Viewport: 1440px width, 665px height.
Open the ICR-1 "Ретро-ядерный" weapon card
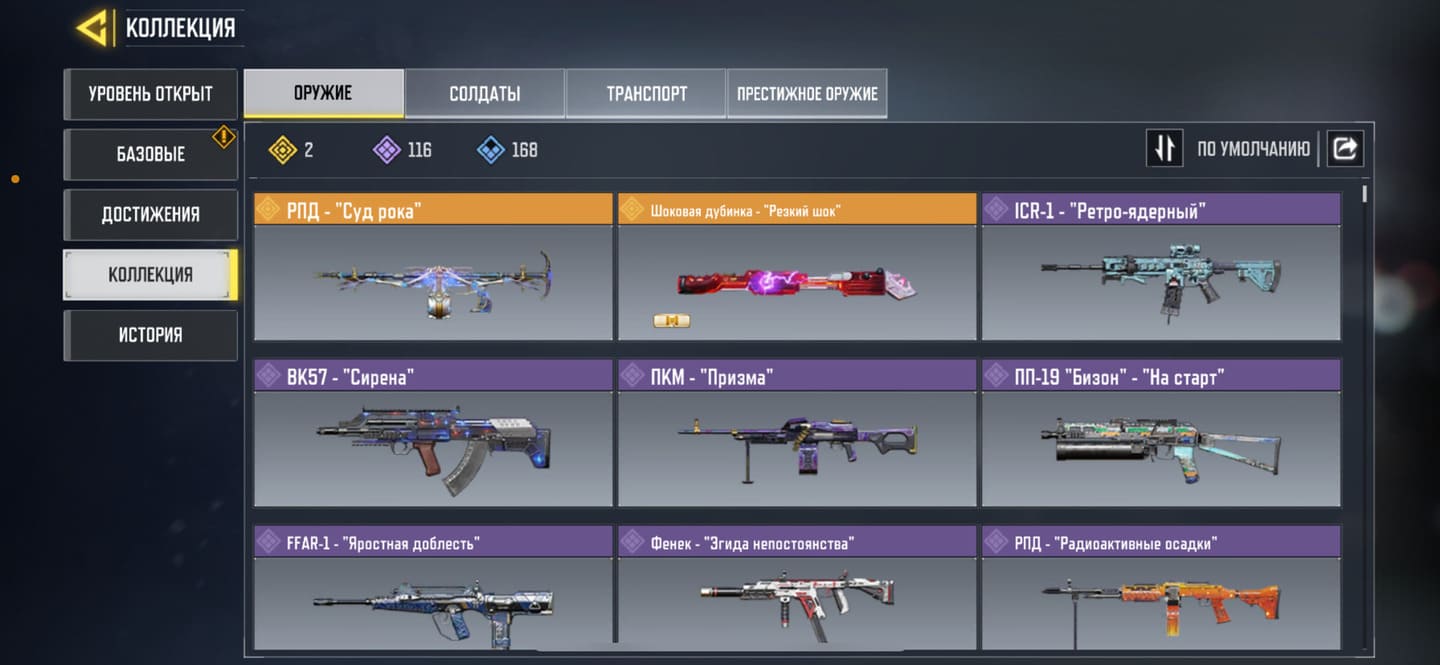[1160, 267]
